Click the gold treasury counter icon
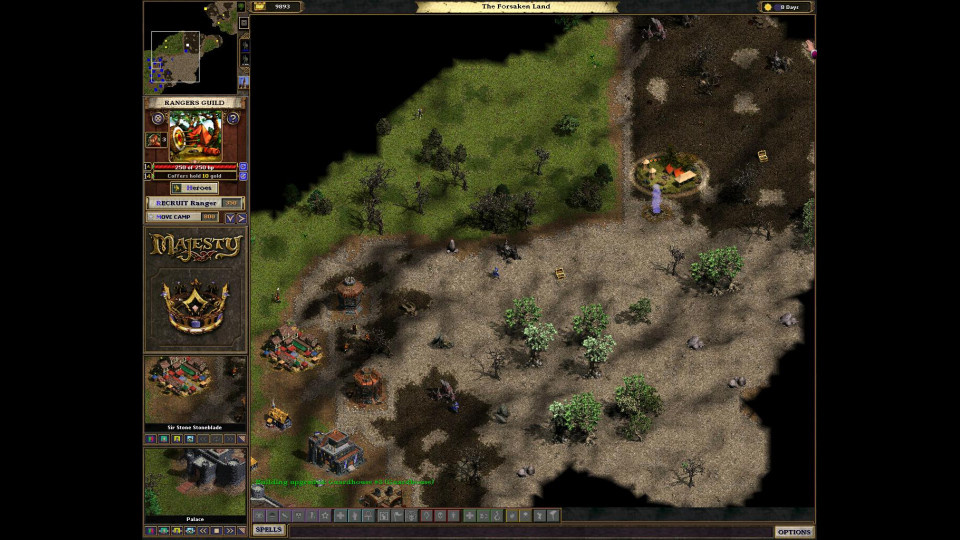 [x=259, y=6]
